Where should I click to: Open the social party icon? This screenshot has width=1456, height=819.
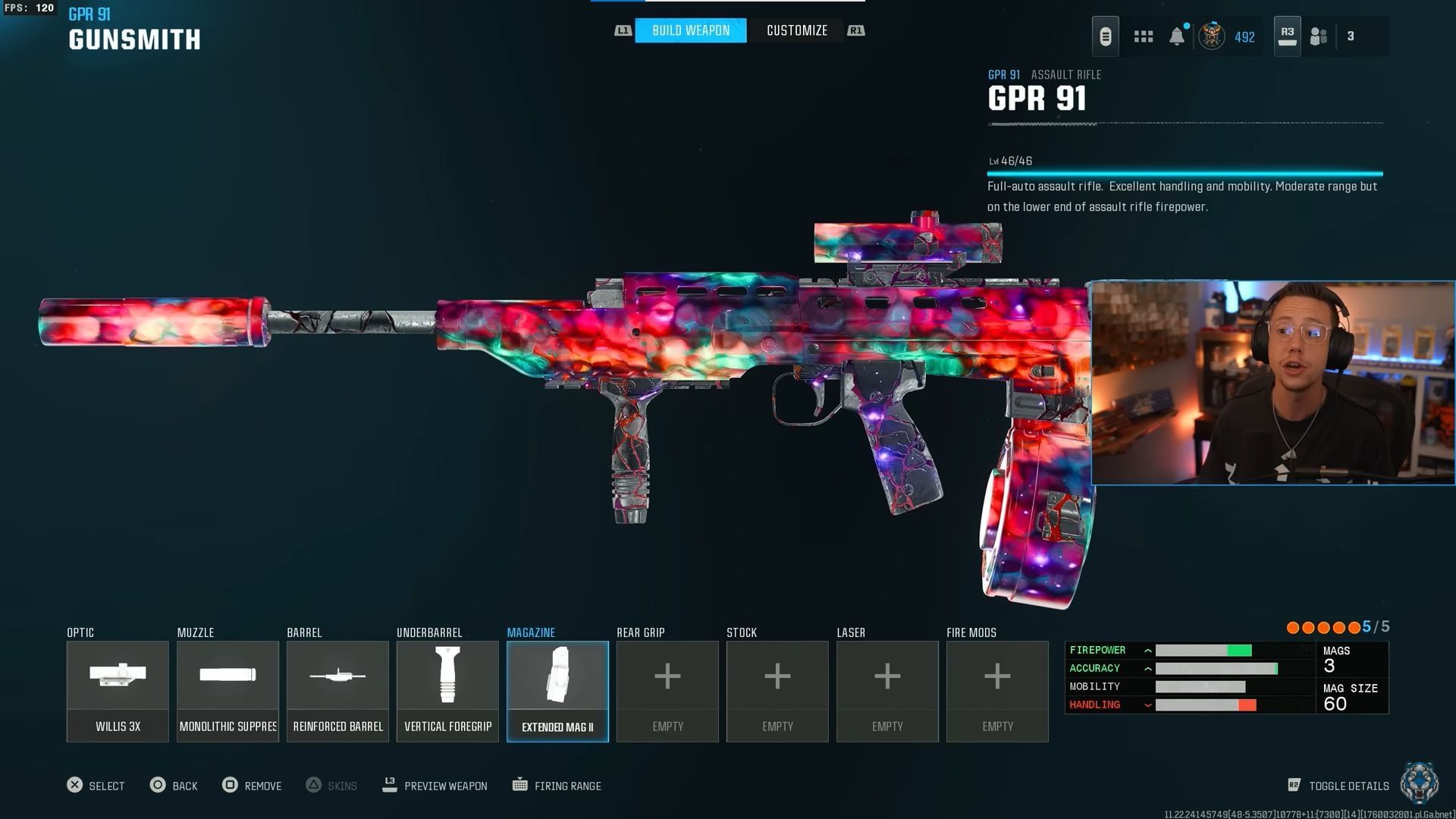click(1319, 36)
